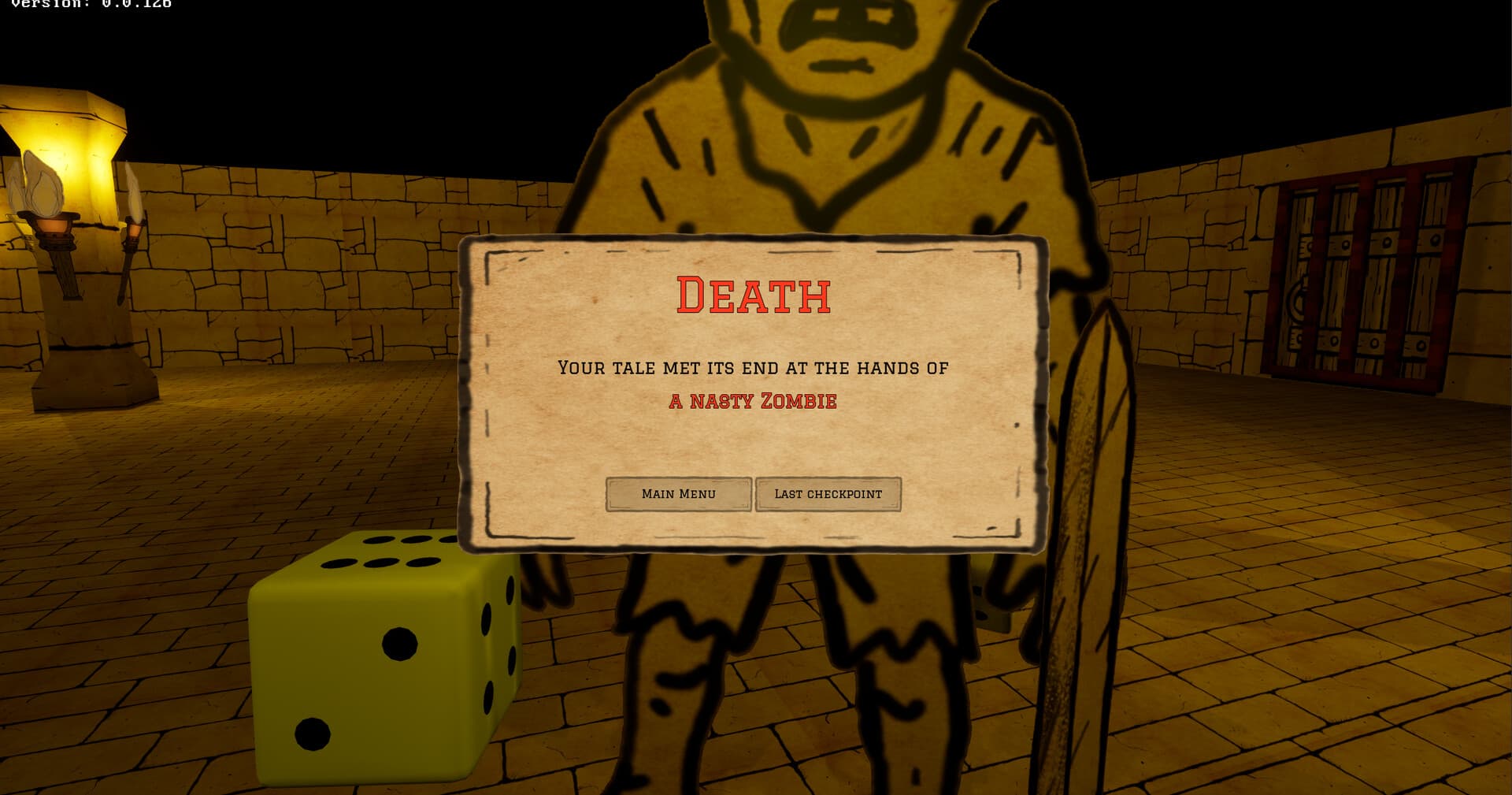
Task: Click the Last Checkpoint button
Action: [828, 493]
